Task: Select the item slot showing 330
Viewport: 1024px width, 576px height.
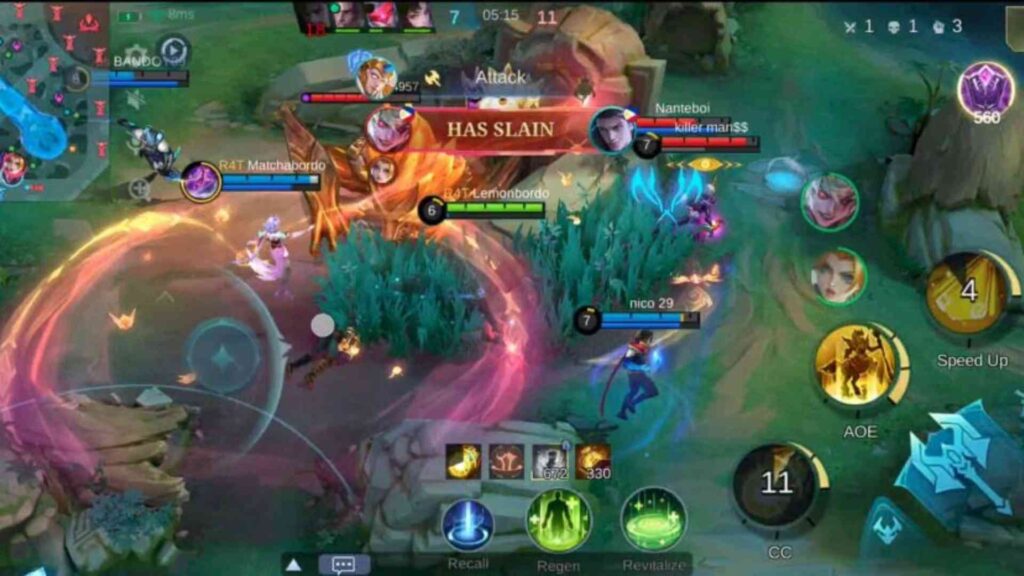Action: [593, 460]
